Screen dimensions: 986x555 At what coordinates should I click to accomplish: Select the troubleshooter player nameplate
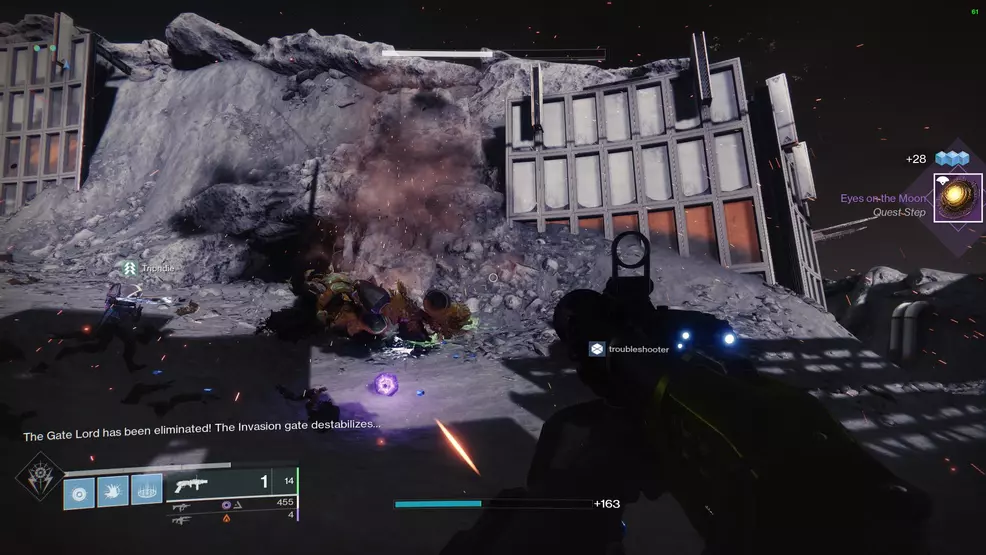point(629,348)
